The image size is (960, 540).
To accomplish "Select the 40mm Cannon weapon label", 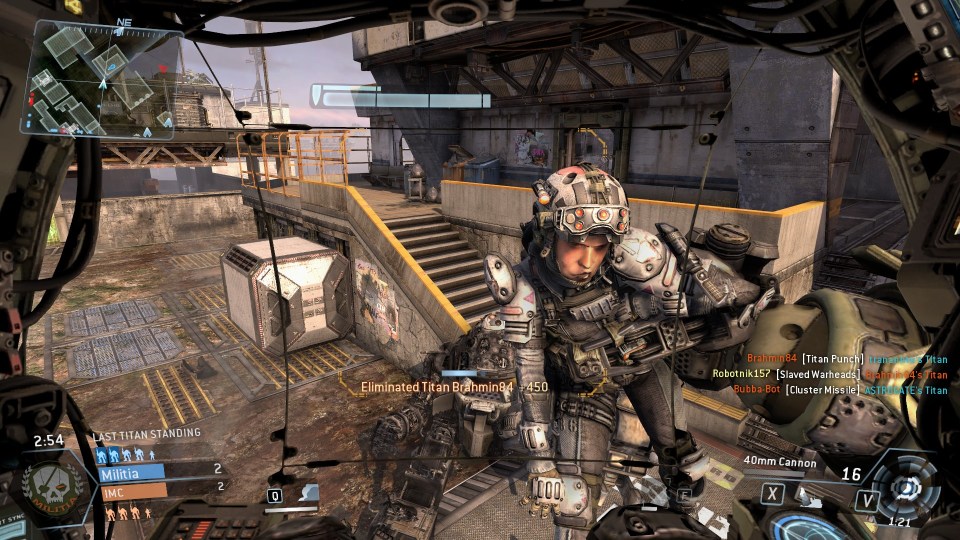I will pyautogui.click(x=780, y=462).
